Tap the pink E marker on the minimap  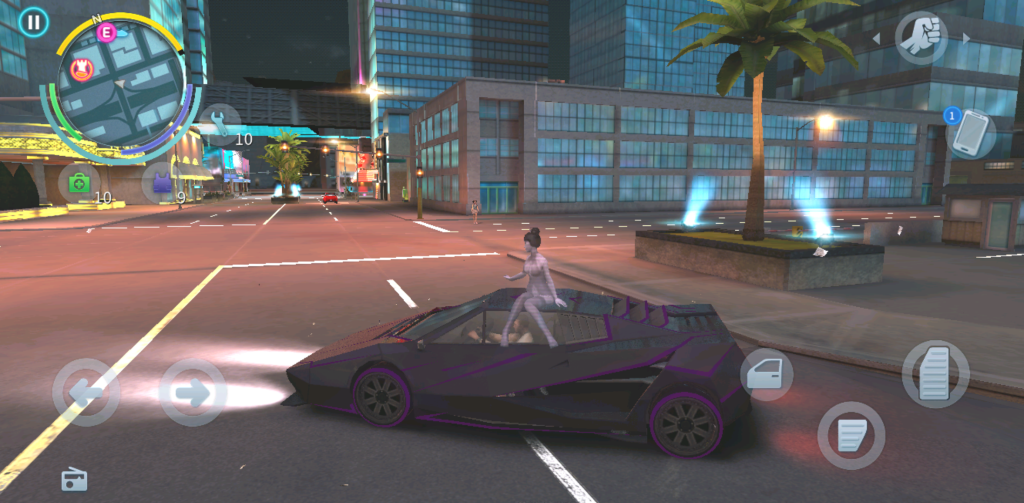(x=106, y=33)
